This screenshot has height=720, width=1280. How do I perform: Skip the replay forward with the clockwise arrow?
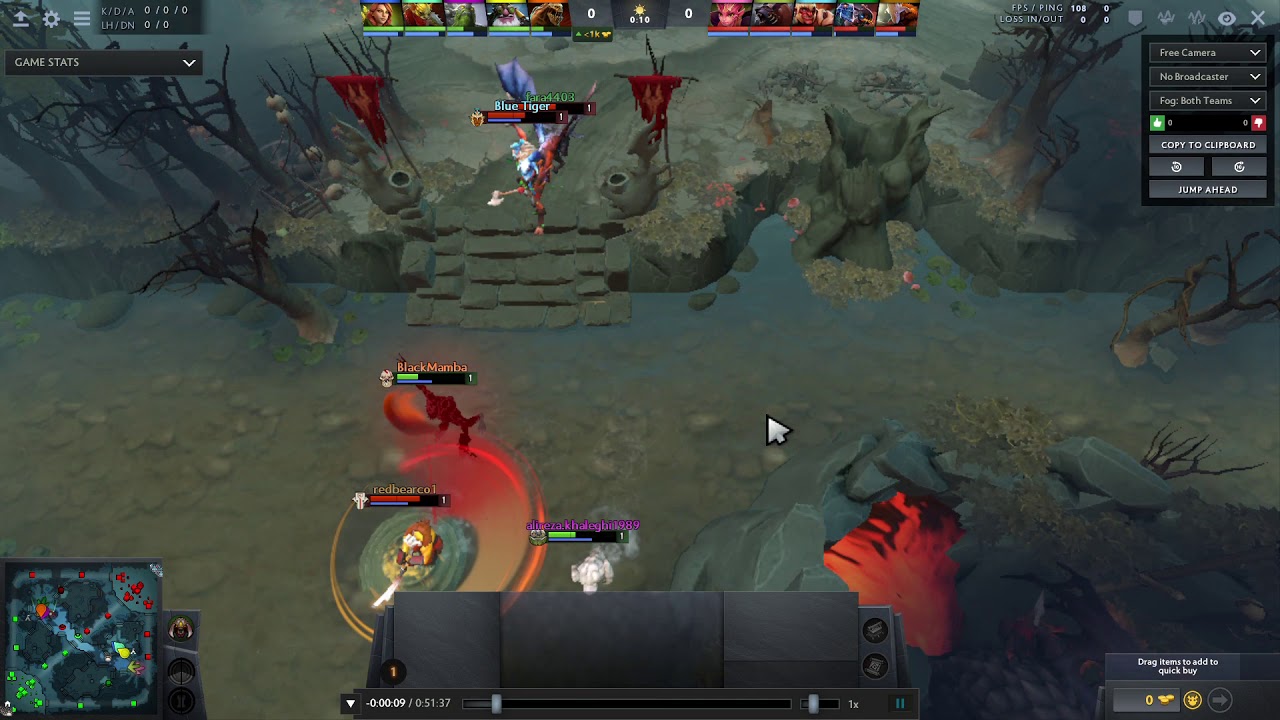(x=1239, y=167)
